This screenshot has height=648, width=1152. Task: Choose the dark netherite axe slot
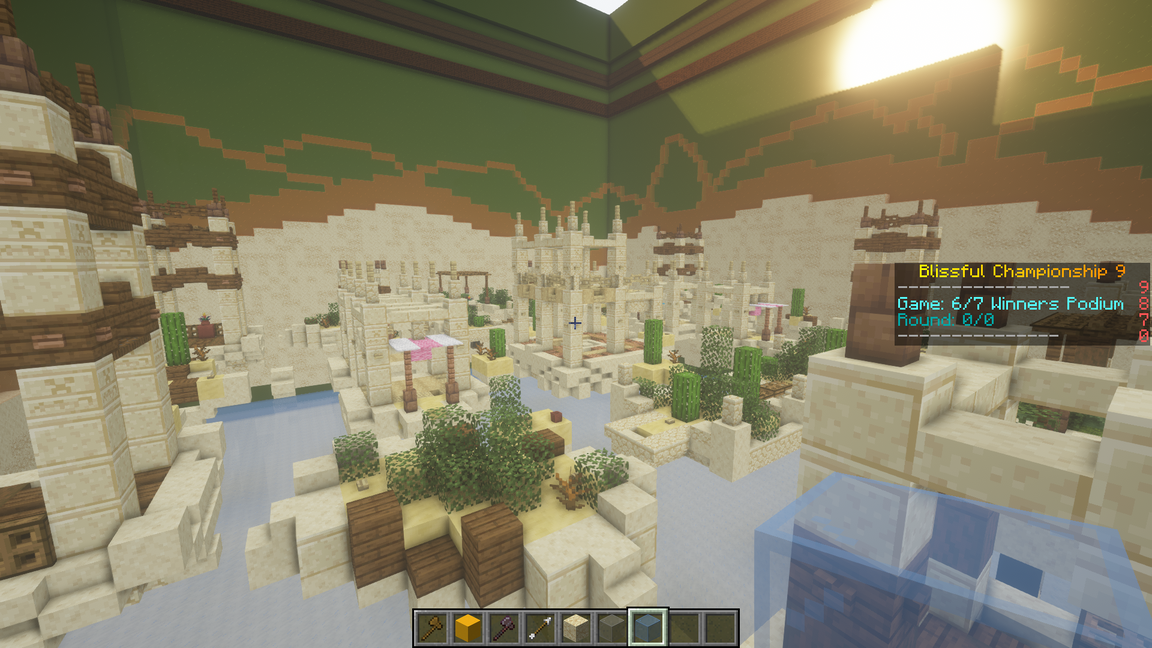[x=504, y=628]
